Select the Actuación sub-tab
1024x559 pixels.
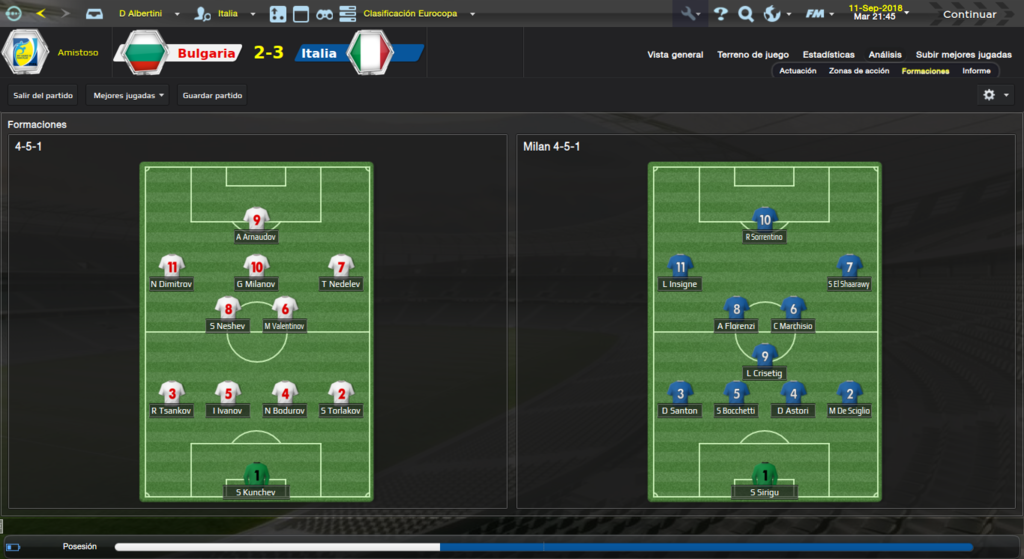(x=798, y=71)
